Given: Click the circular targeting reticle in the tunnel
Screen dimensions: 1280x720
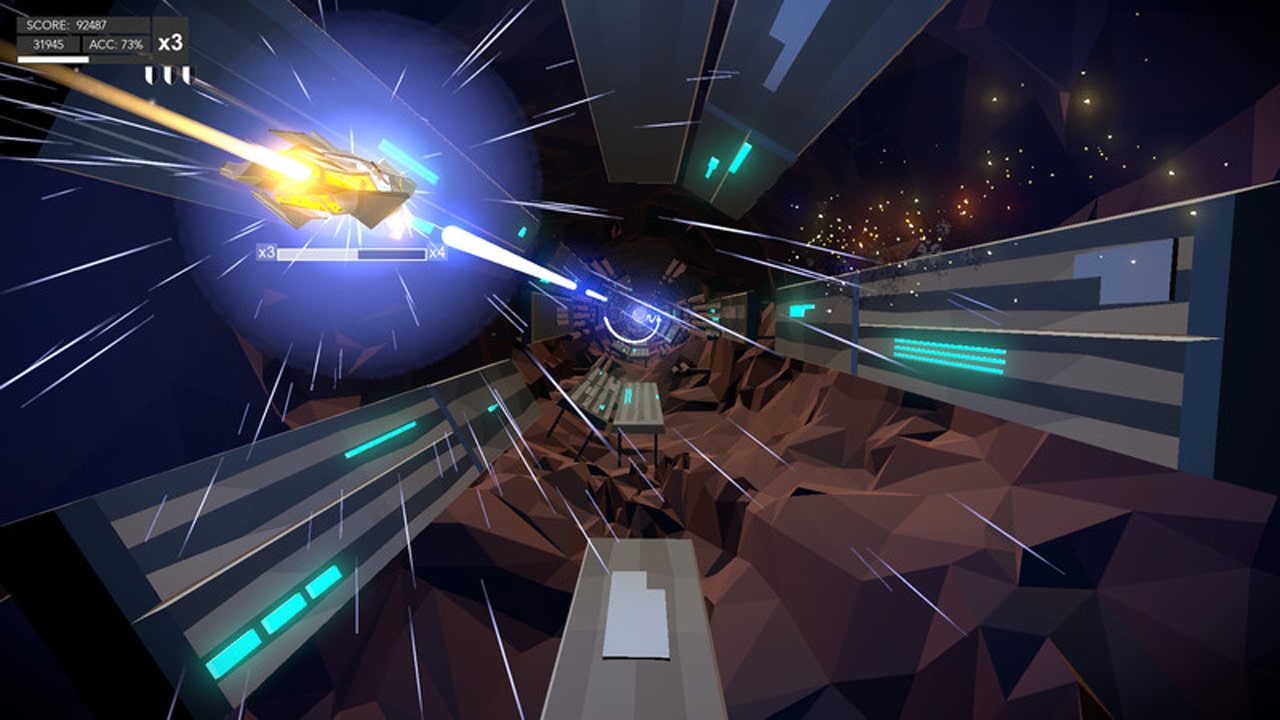Looking at the screenshot, I should (635, 320).
